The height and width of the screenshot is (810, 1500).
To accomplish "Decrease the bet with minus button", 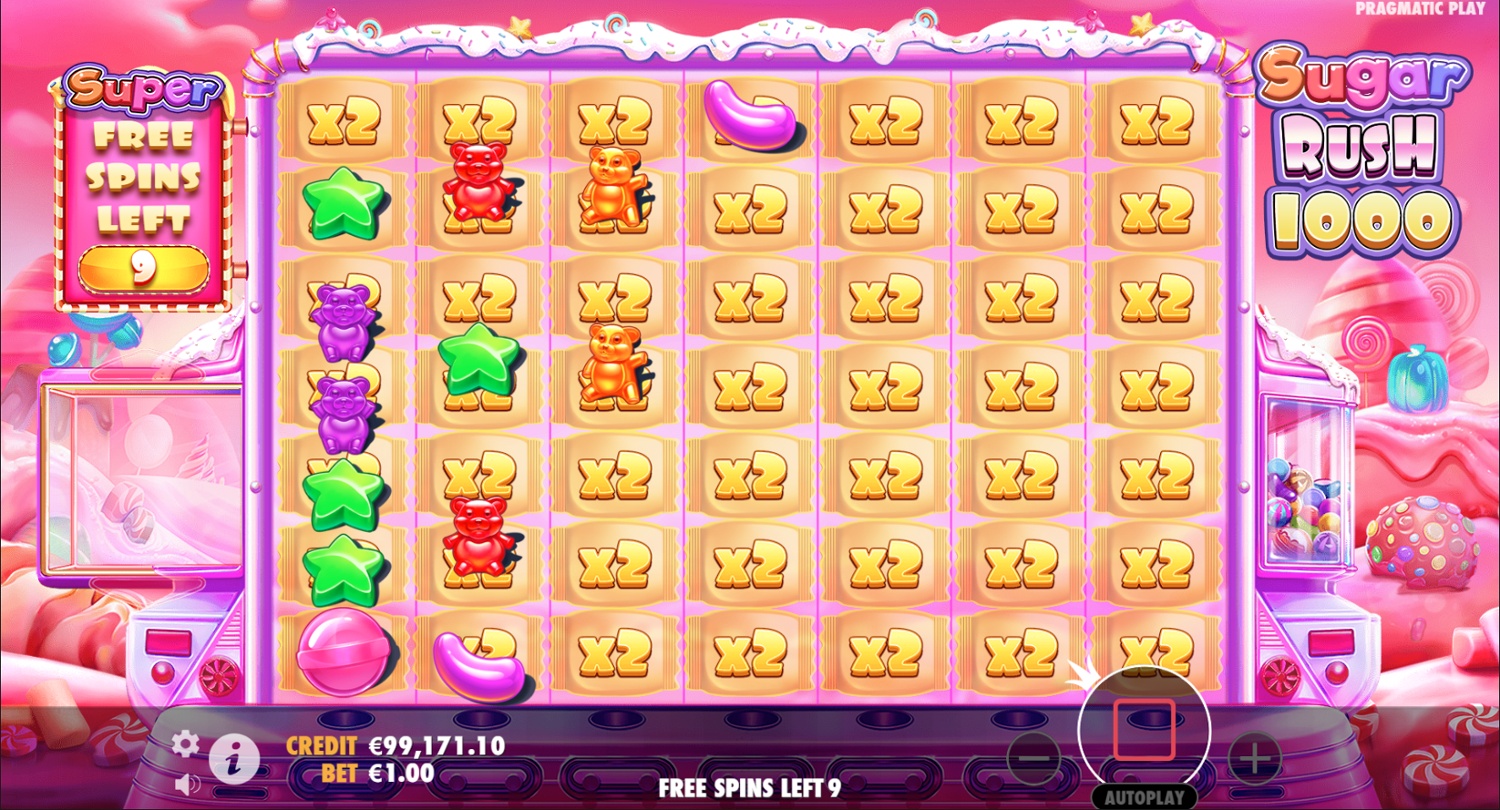I will (1034, 760).
